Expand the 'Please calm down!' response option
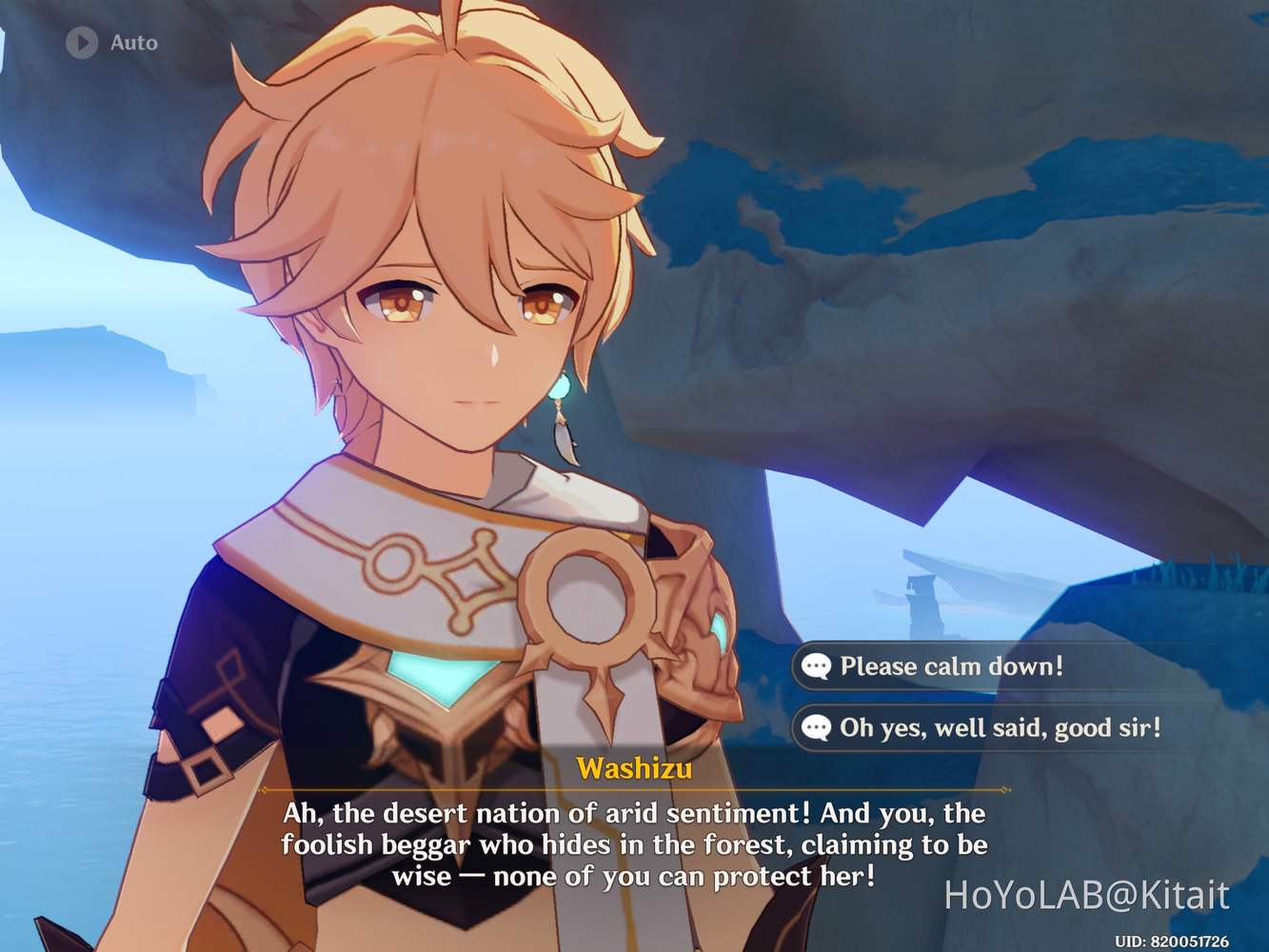This screenshot has height=952, width=1269. (x=952, y=667)
